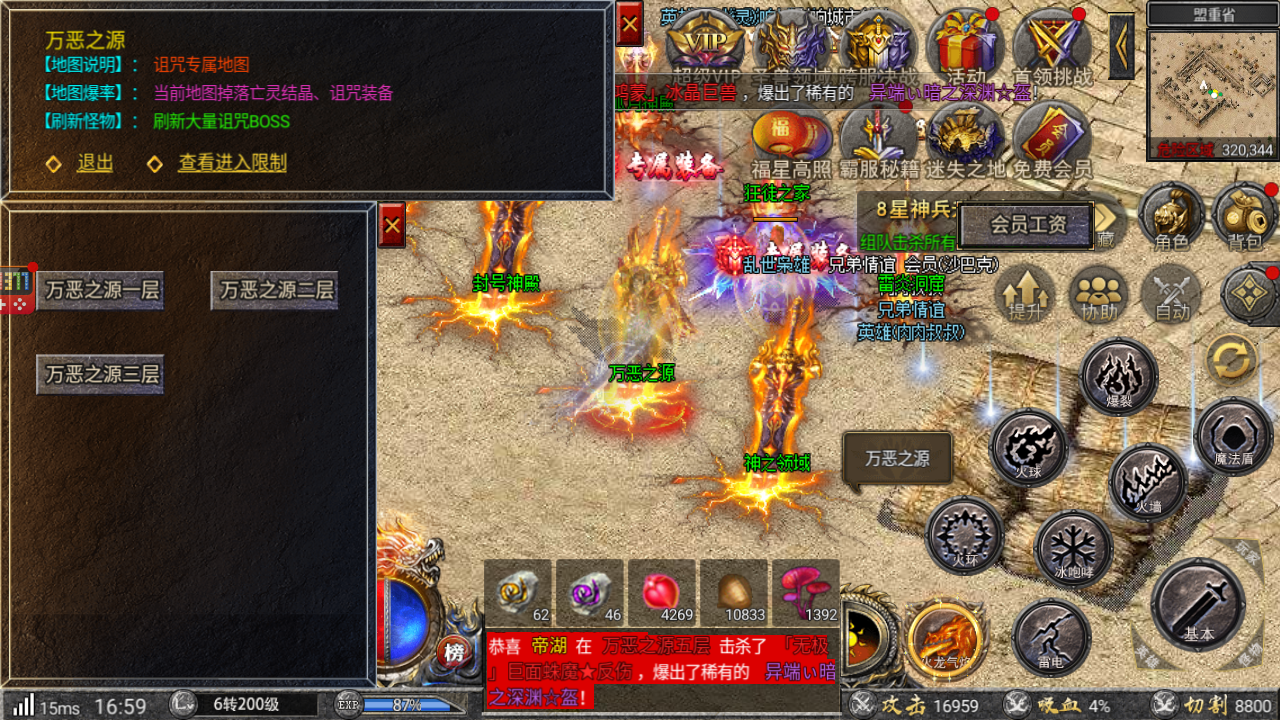Screen dimensions: 1280x720
Task: Open 查看进入限制 entry restrictions link
Action: [232, 163]
